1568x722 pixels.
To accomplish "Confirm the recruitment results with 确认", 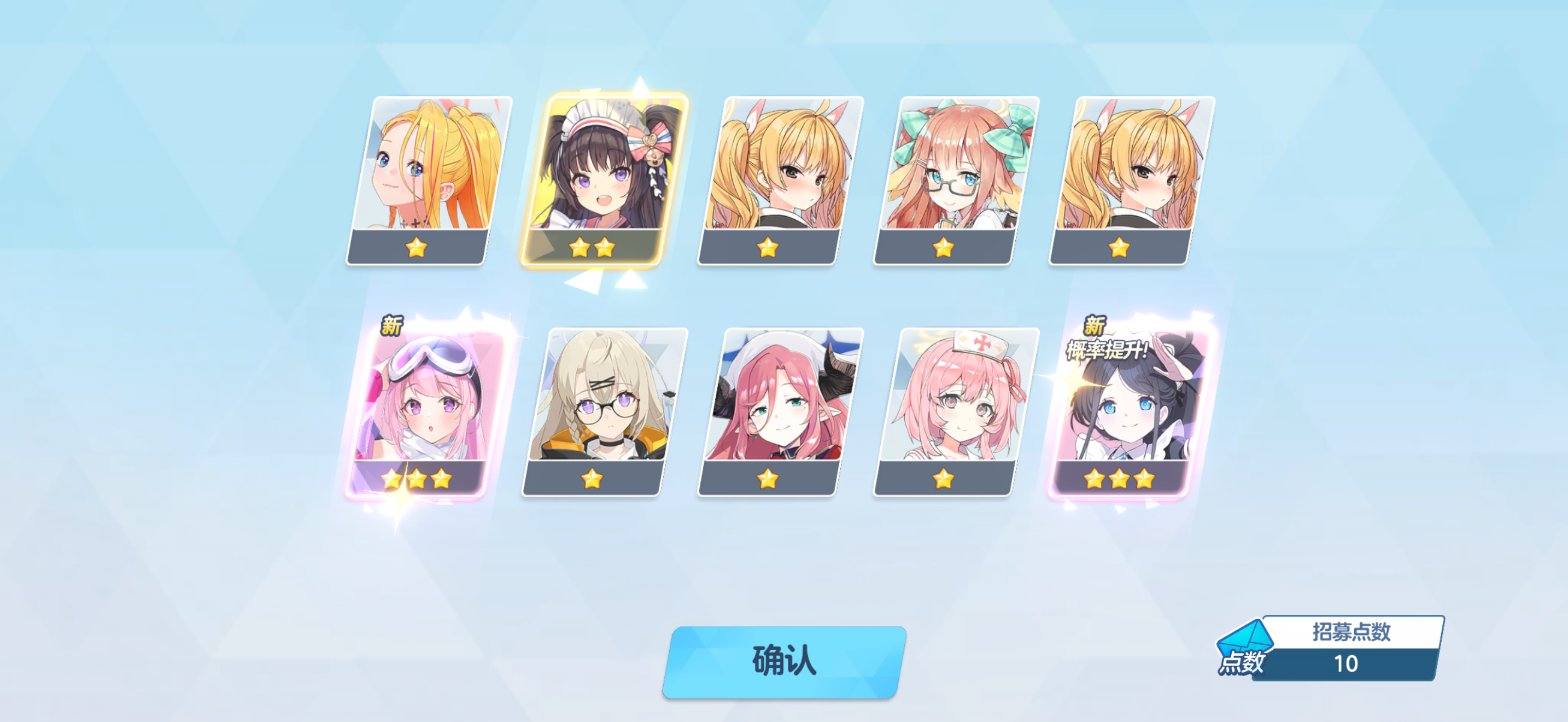I will 784,661.
